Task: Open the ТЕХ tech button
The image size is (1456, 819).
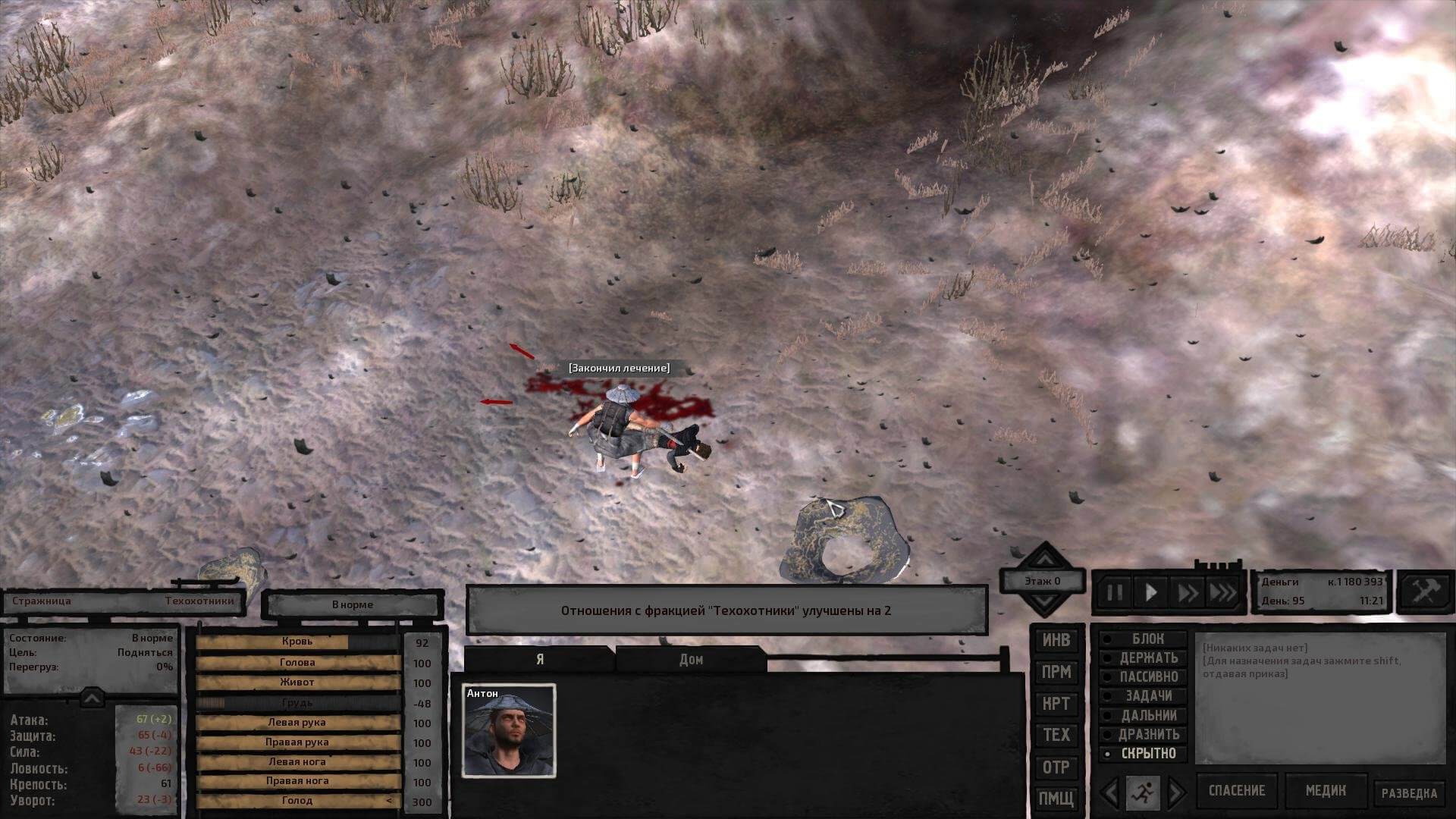Action: [x=1056, y=735]
